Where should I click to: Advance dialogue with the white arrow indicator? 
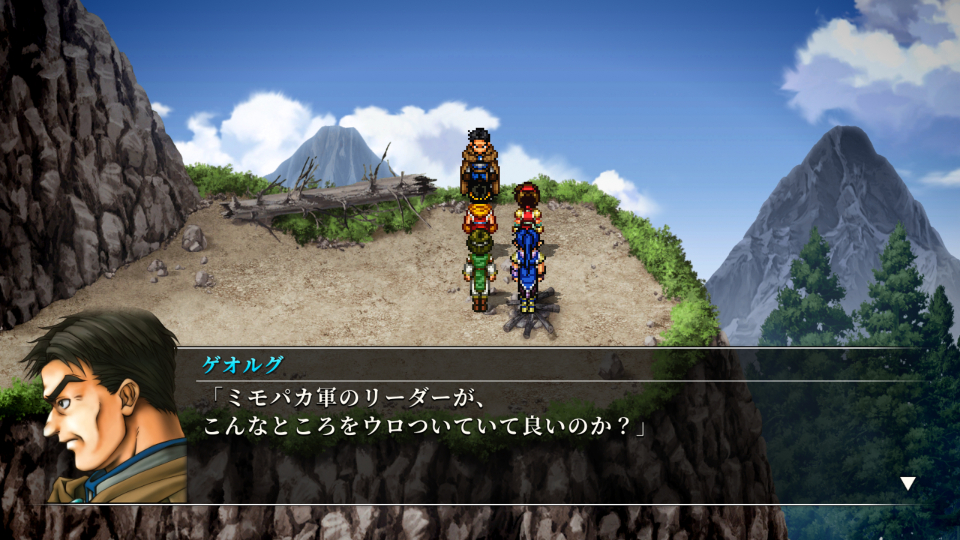coord(907,484)
